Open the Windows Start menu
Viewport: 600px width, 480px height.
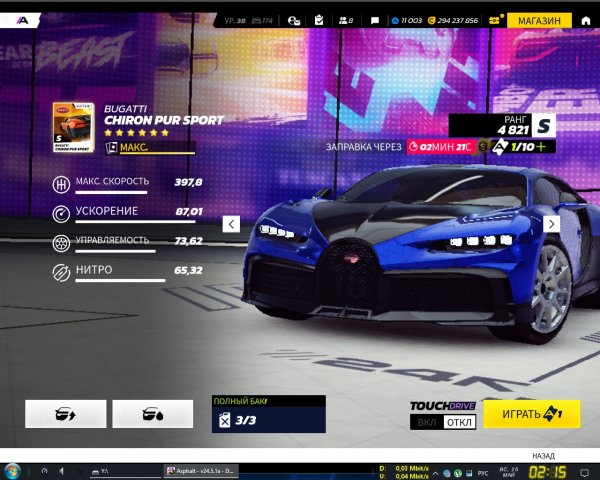coord(13,470)
